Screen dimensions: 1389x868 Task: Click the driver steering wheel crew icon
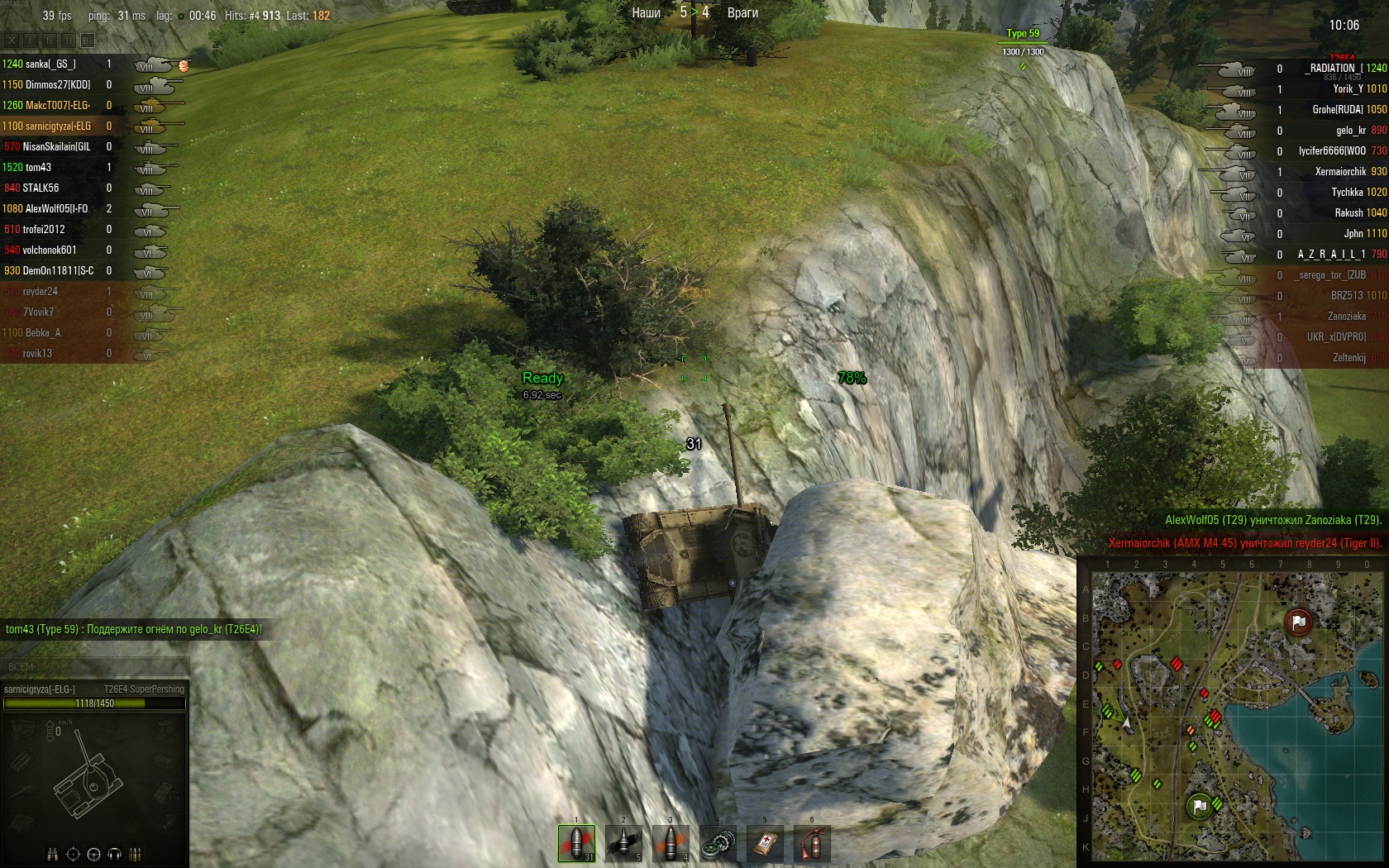click(x=93, y=854)
